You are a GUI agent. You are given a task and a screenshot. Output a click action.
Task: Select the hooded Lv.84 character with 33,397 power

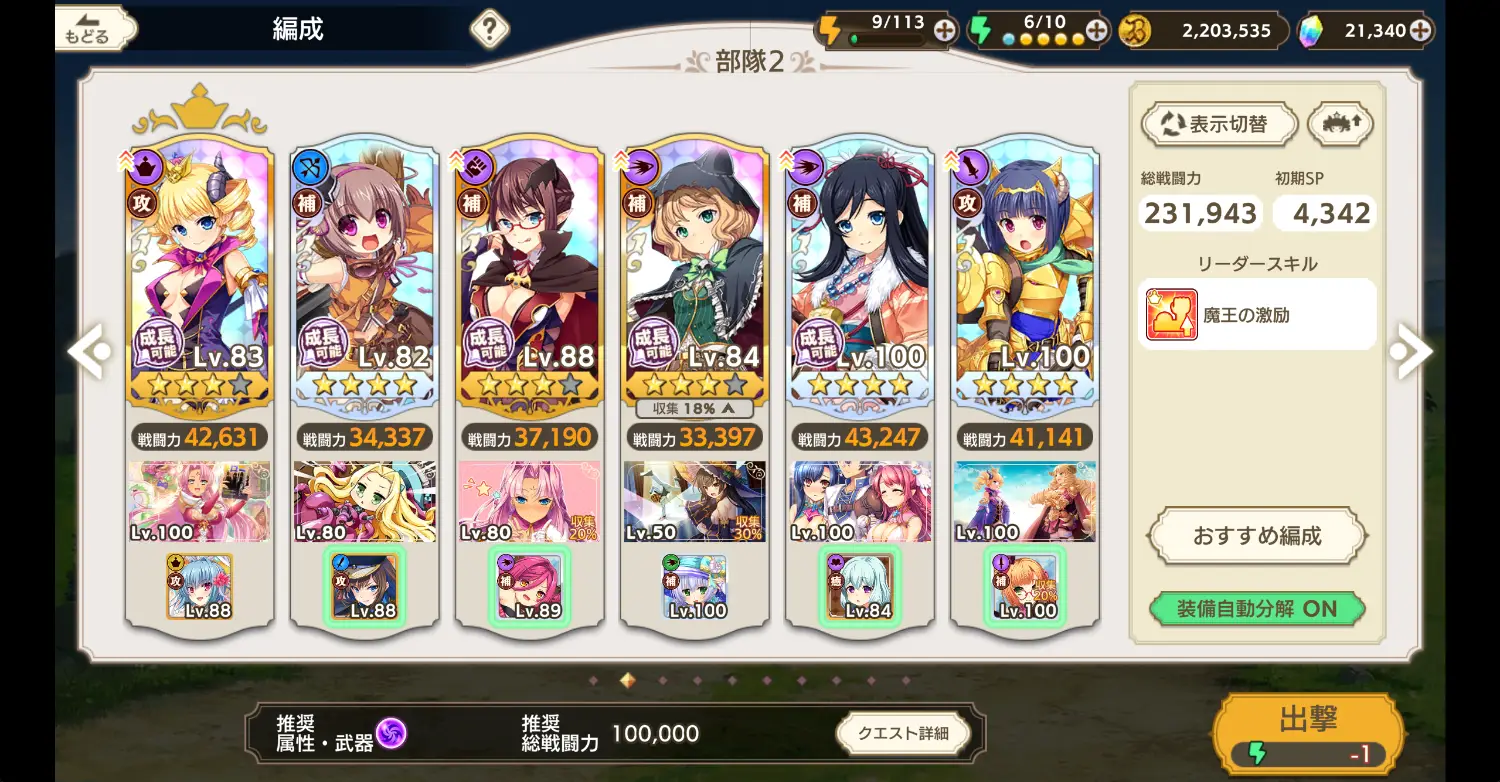tap(695, 270)
